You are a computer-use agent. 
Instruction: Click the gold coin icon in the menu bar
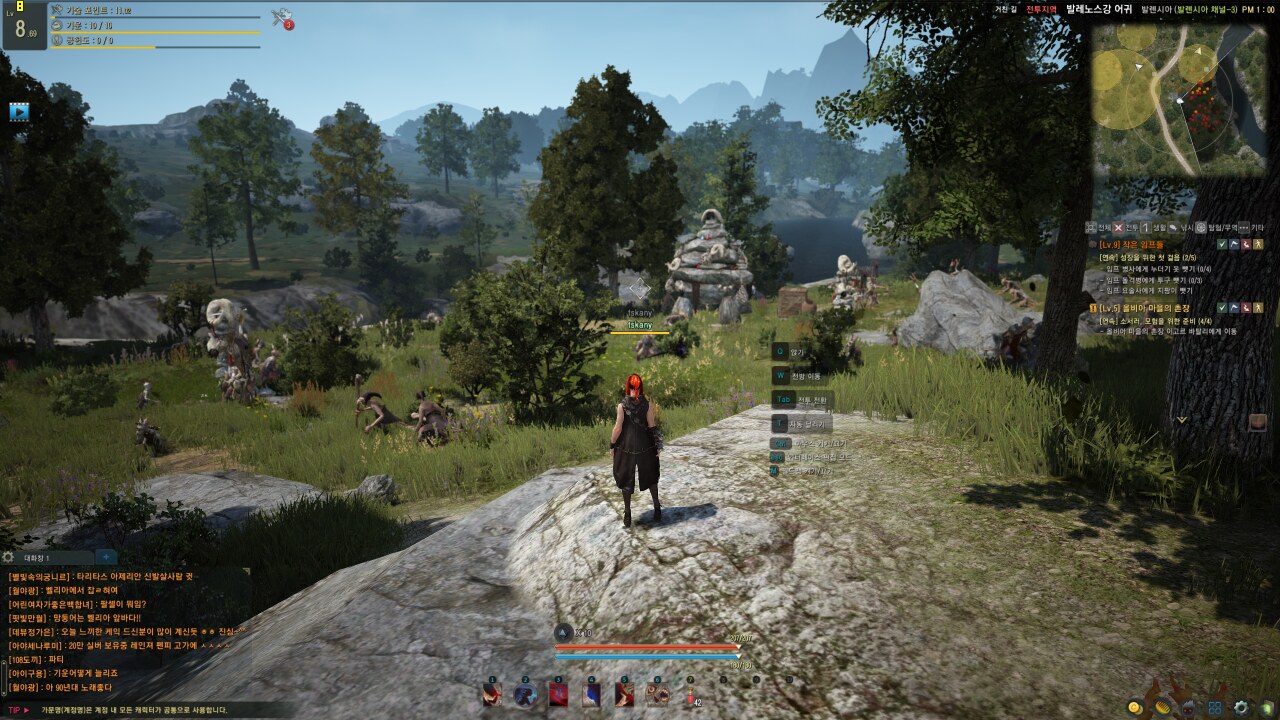[1135, 707]
